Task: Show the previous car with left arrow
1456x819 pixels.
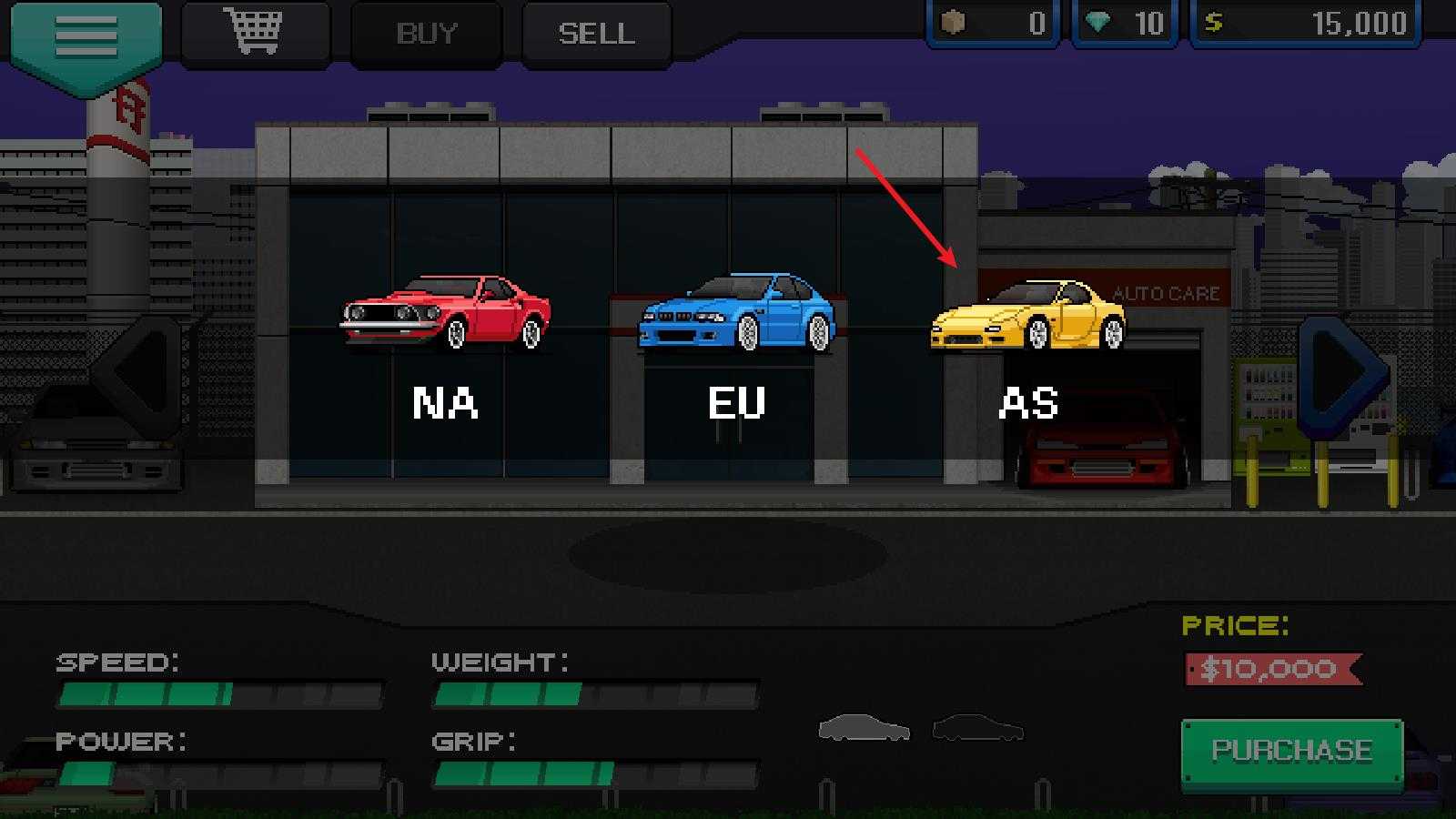Action: tap(141, 373)
